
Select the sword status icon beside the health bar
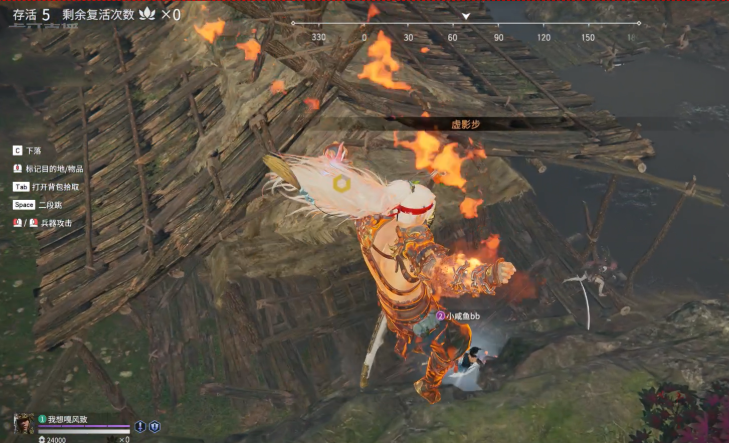pyautogui.click(x=140, y=425)
